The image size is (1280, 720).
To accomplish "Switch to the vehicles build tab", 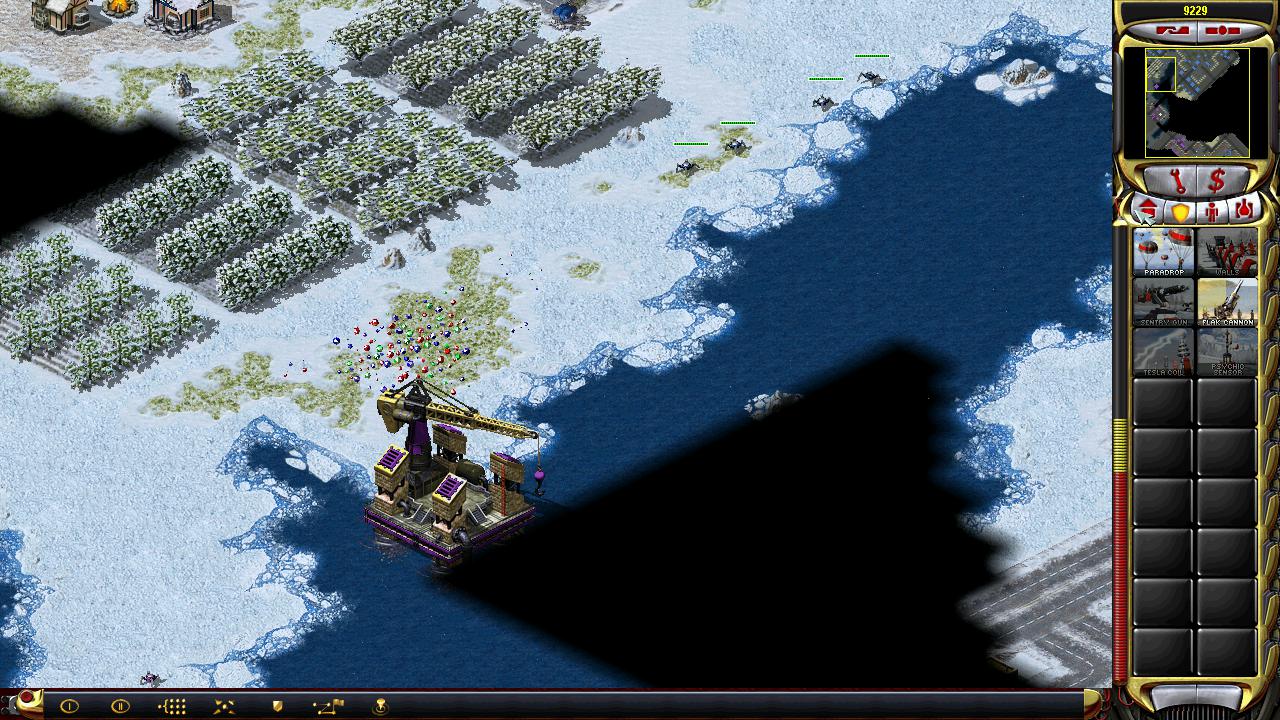I will point(1244,211).
